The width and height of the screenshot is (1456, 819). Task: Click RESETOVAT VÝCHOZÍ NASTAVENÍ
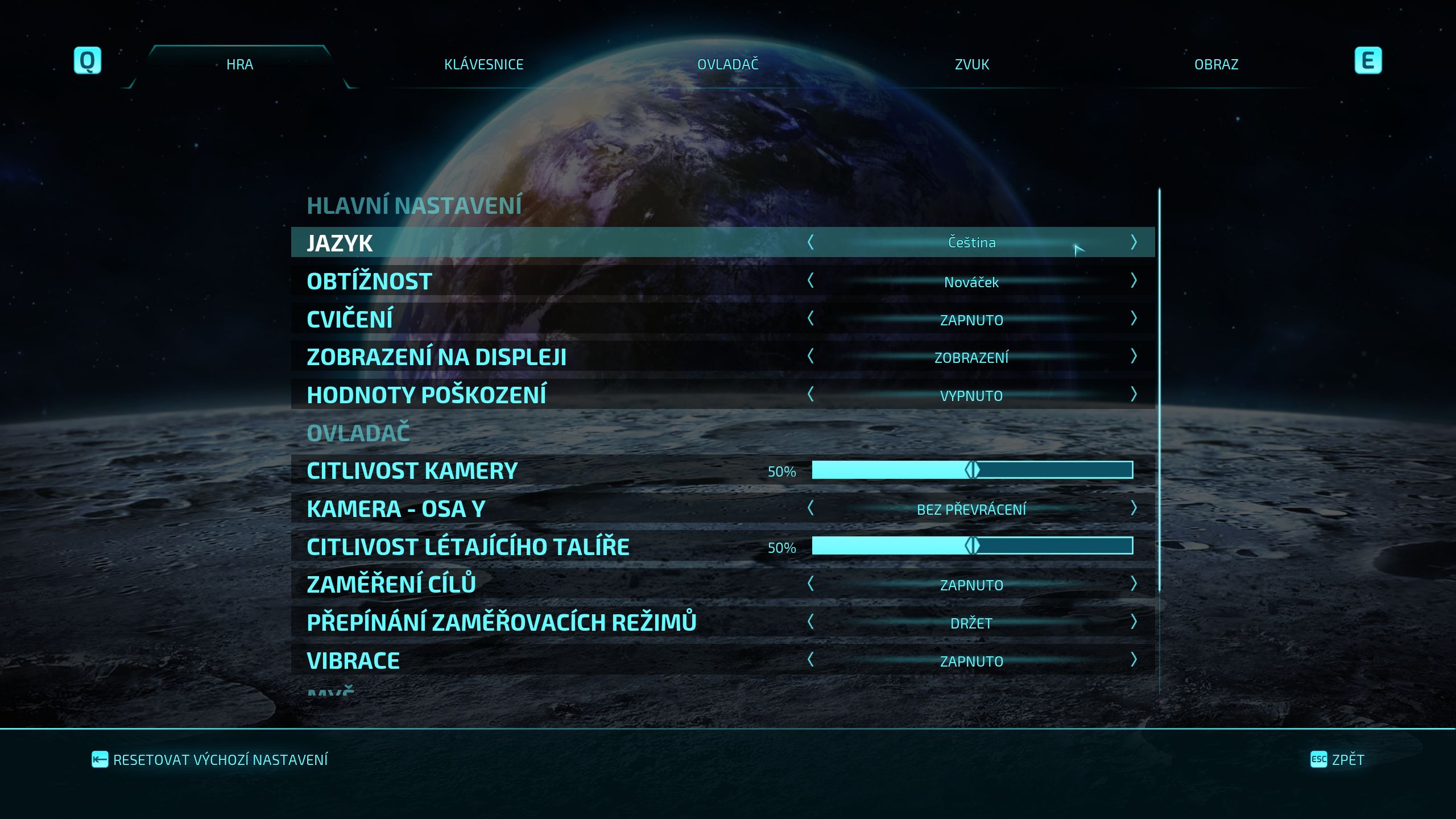210,760
